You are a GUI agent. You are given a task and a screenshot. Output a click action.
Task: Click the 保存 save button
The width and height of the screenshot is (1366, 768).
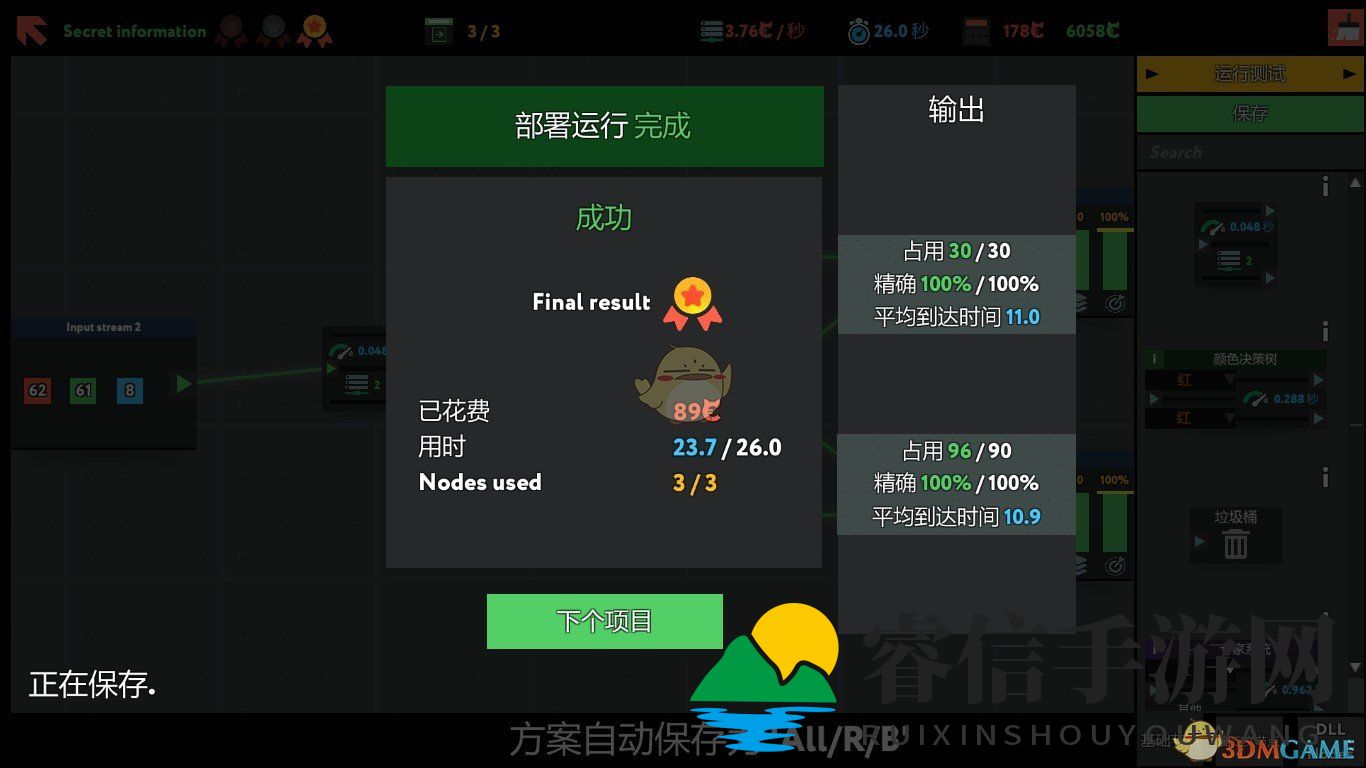pyautogui.click(x=1249, y=113)
